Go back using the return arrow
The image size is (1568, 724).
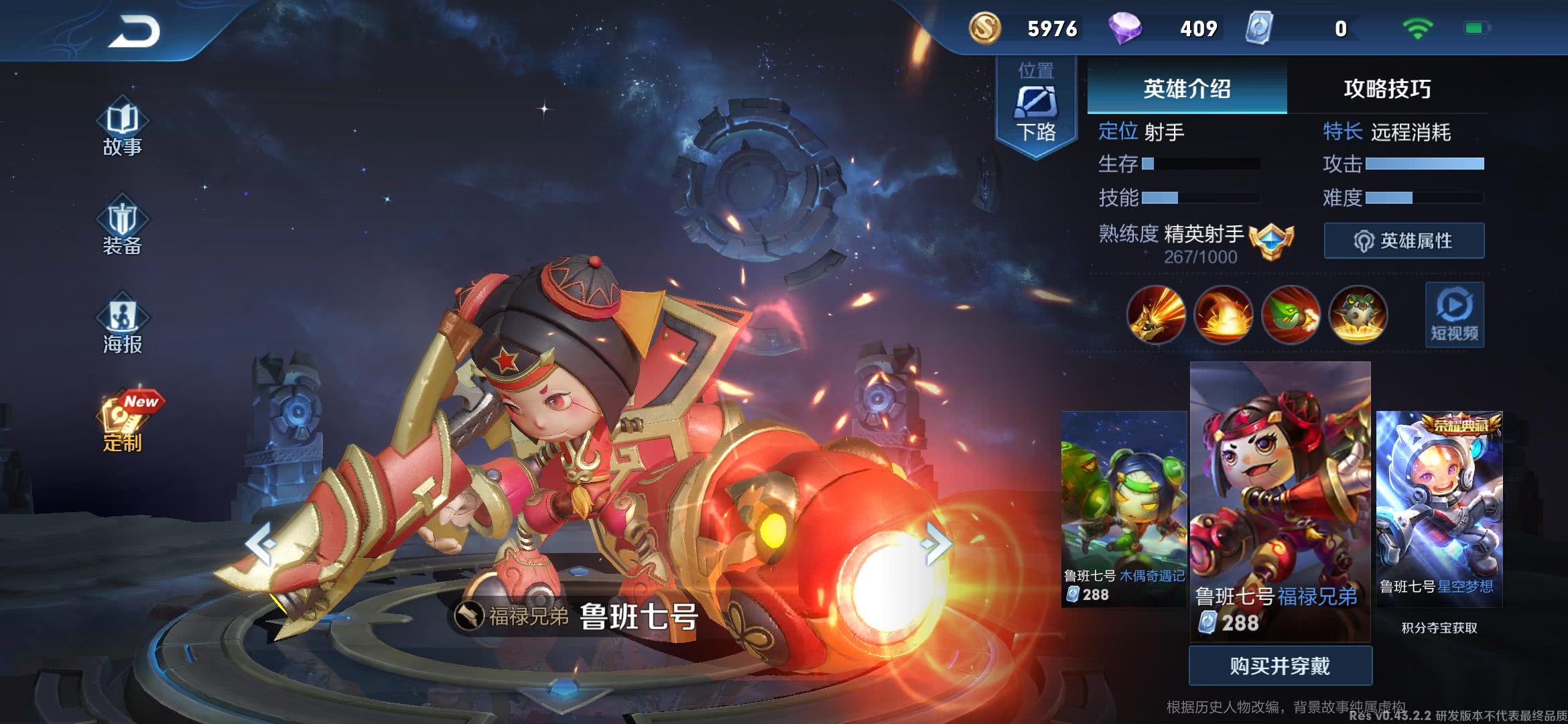pyautogui.click(x=134, y=32)
